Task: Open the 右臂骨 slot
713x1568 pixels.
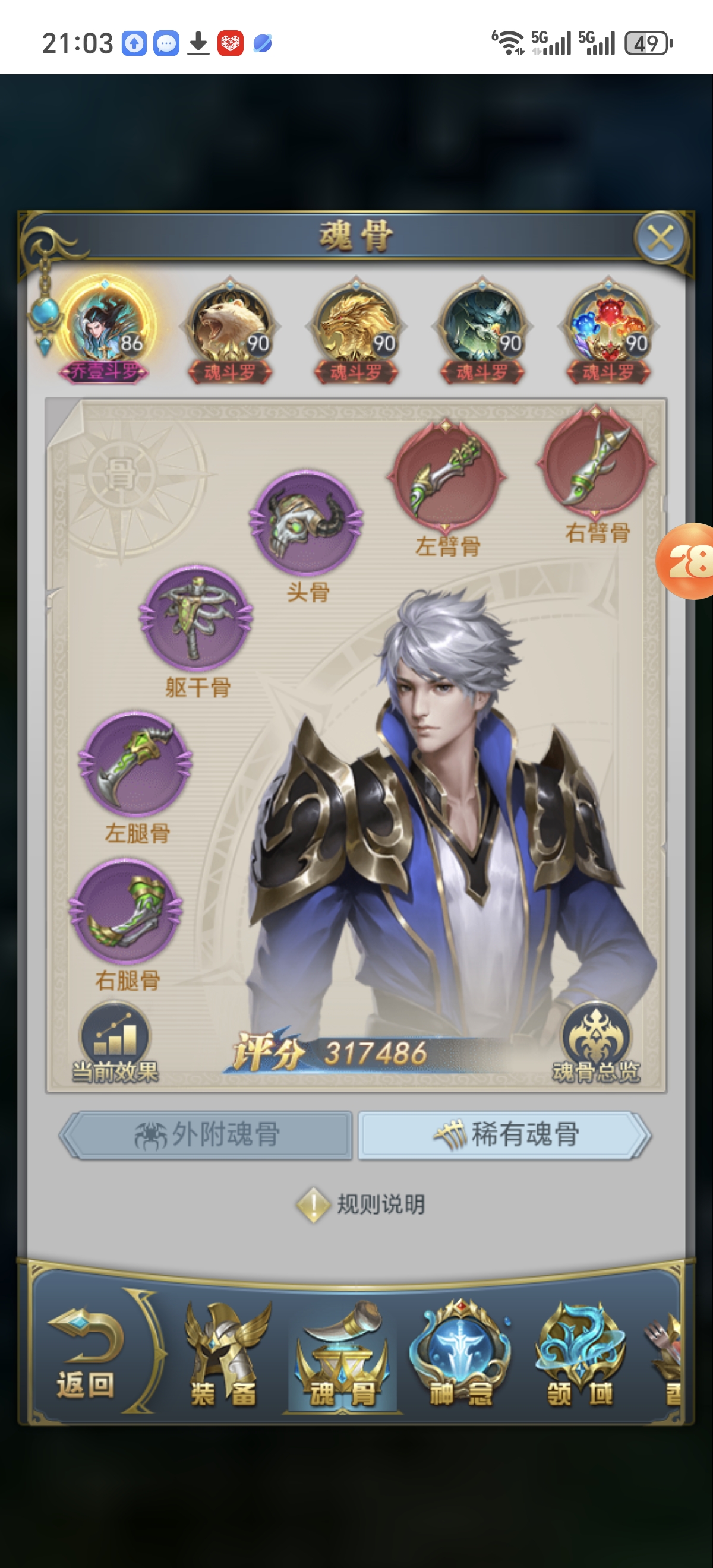Action: click(595, 463)
